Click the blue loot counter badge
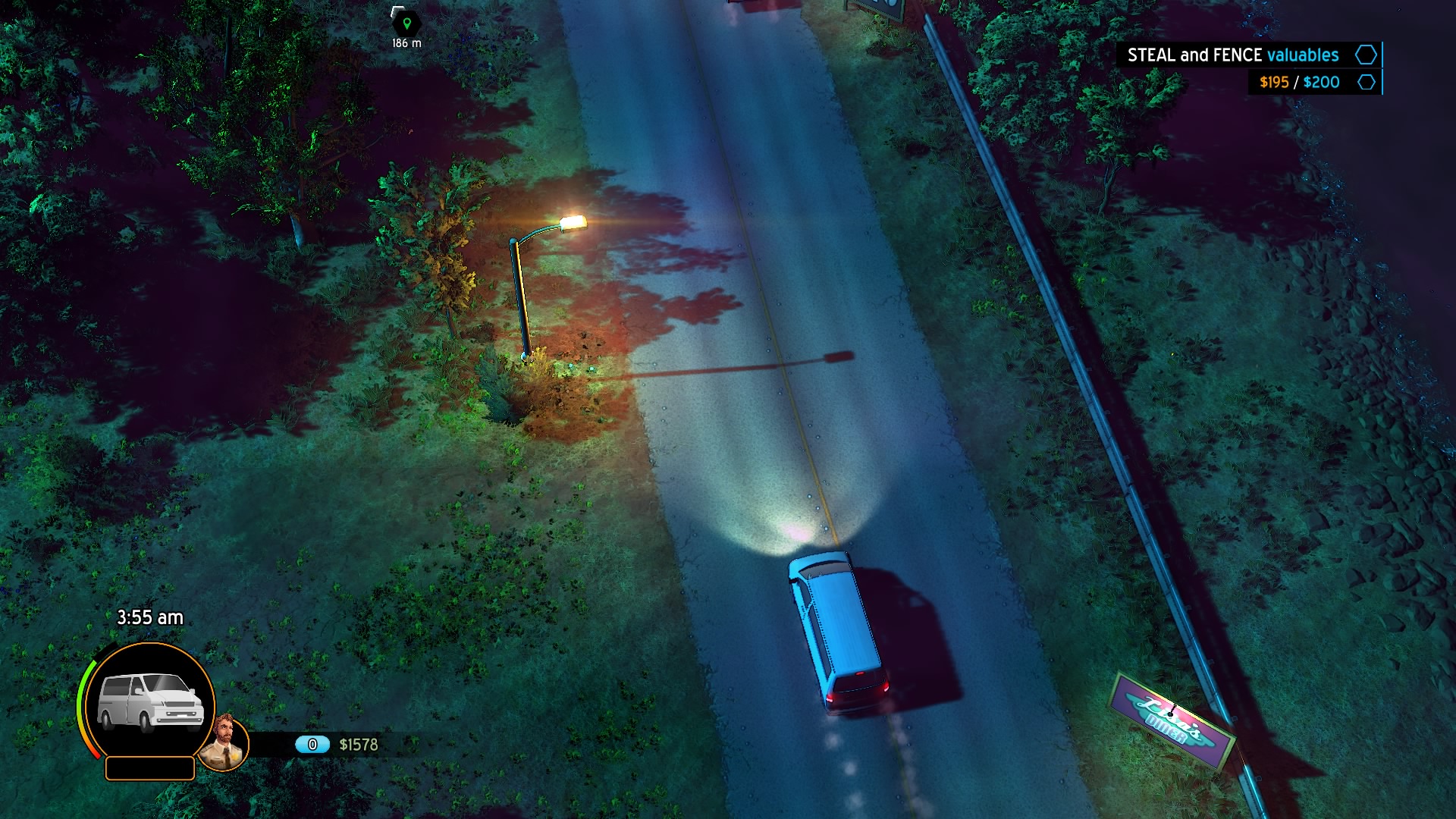The image size is (1456, 819). [312, 745]
